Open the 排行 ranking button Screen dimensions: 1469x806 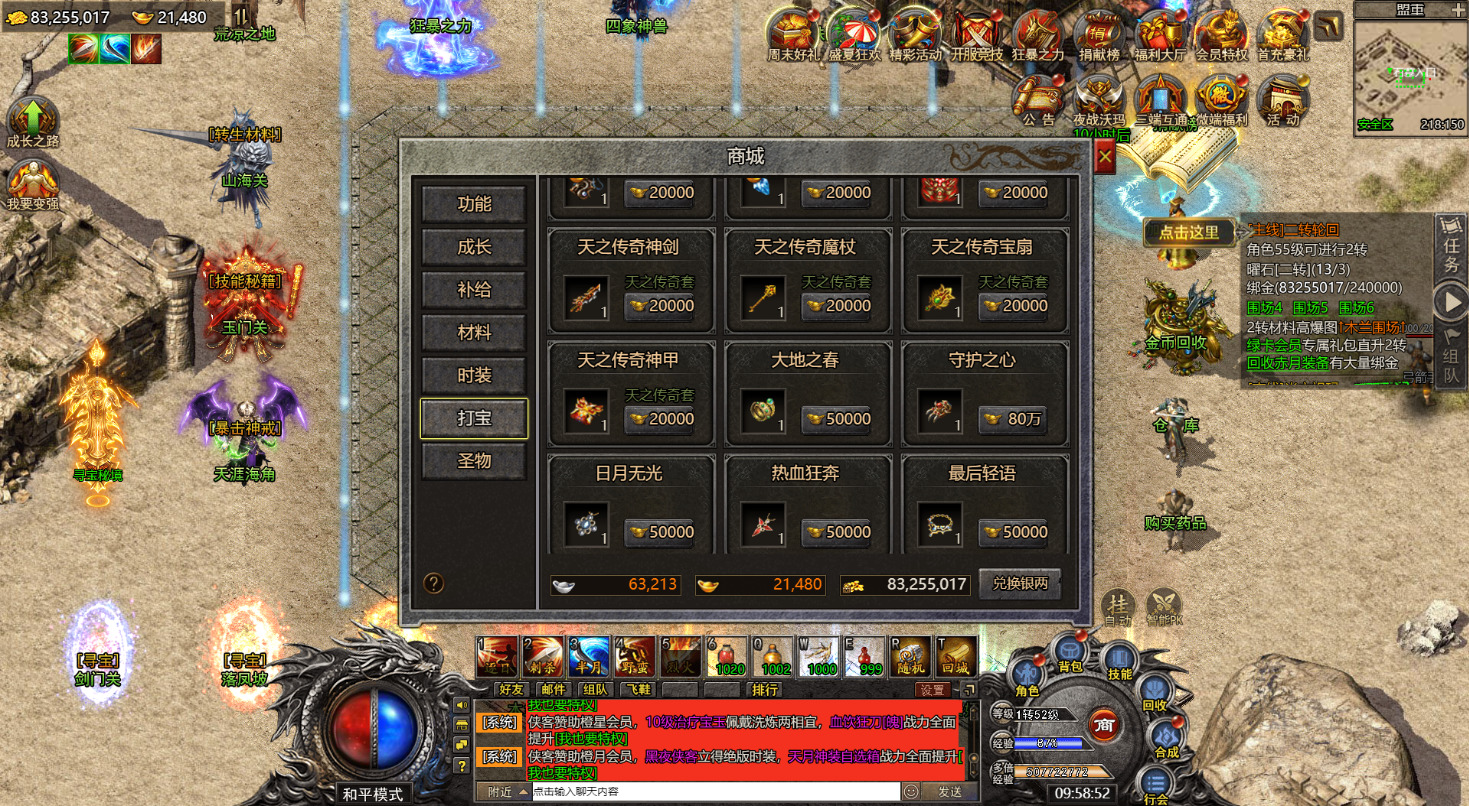[x=765, y=689]
